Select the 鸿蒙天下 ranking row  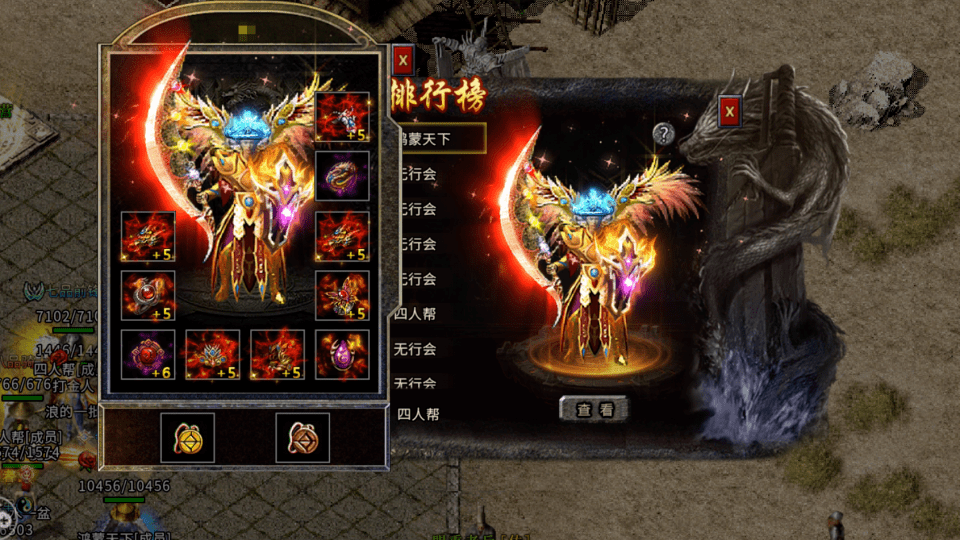pos(438,139)
